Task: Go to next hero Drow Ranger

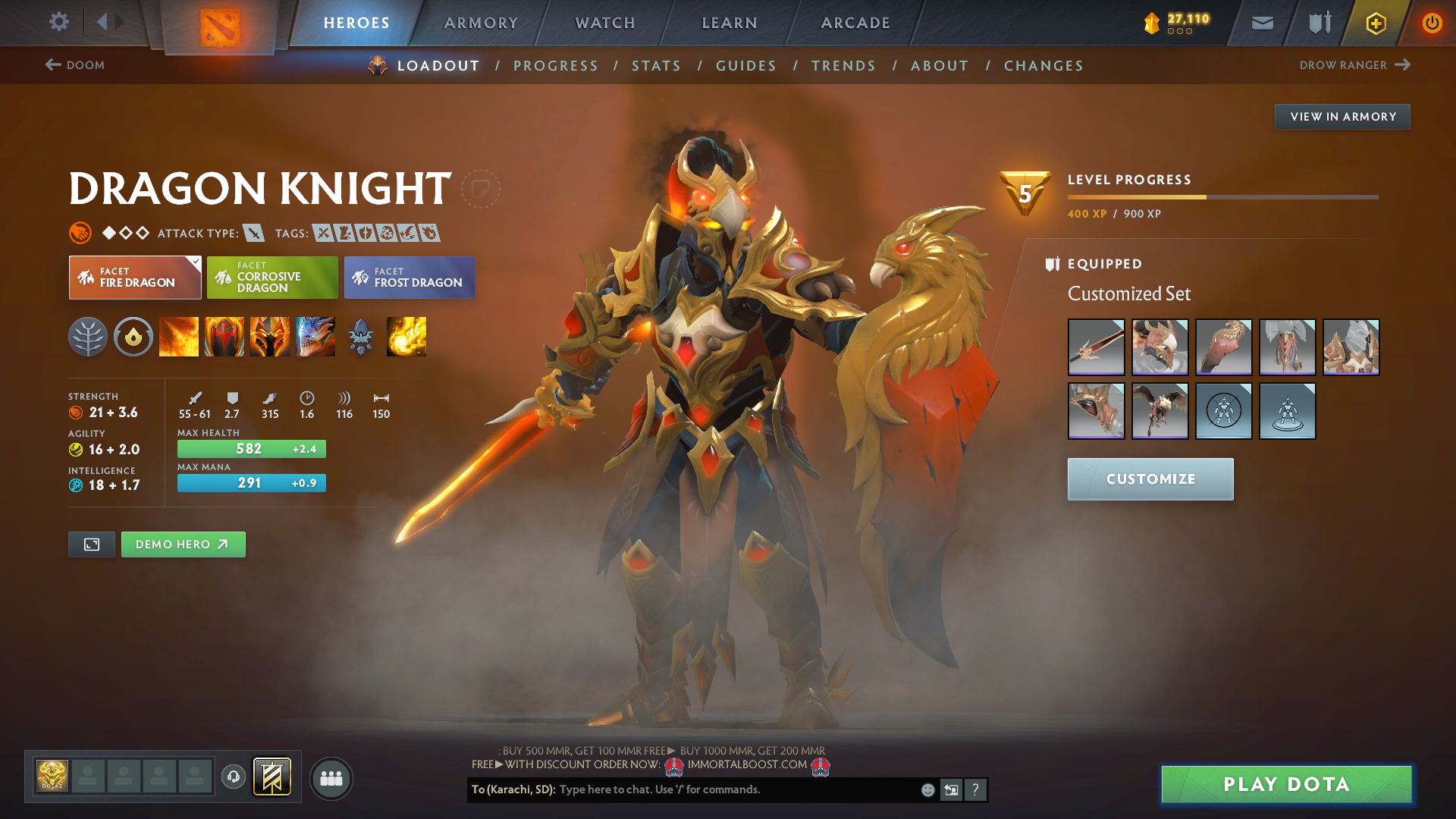Action: (1354, 65)
